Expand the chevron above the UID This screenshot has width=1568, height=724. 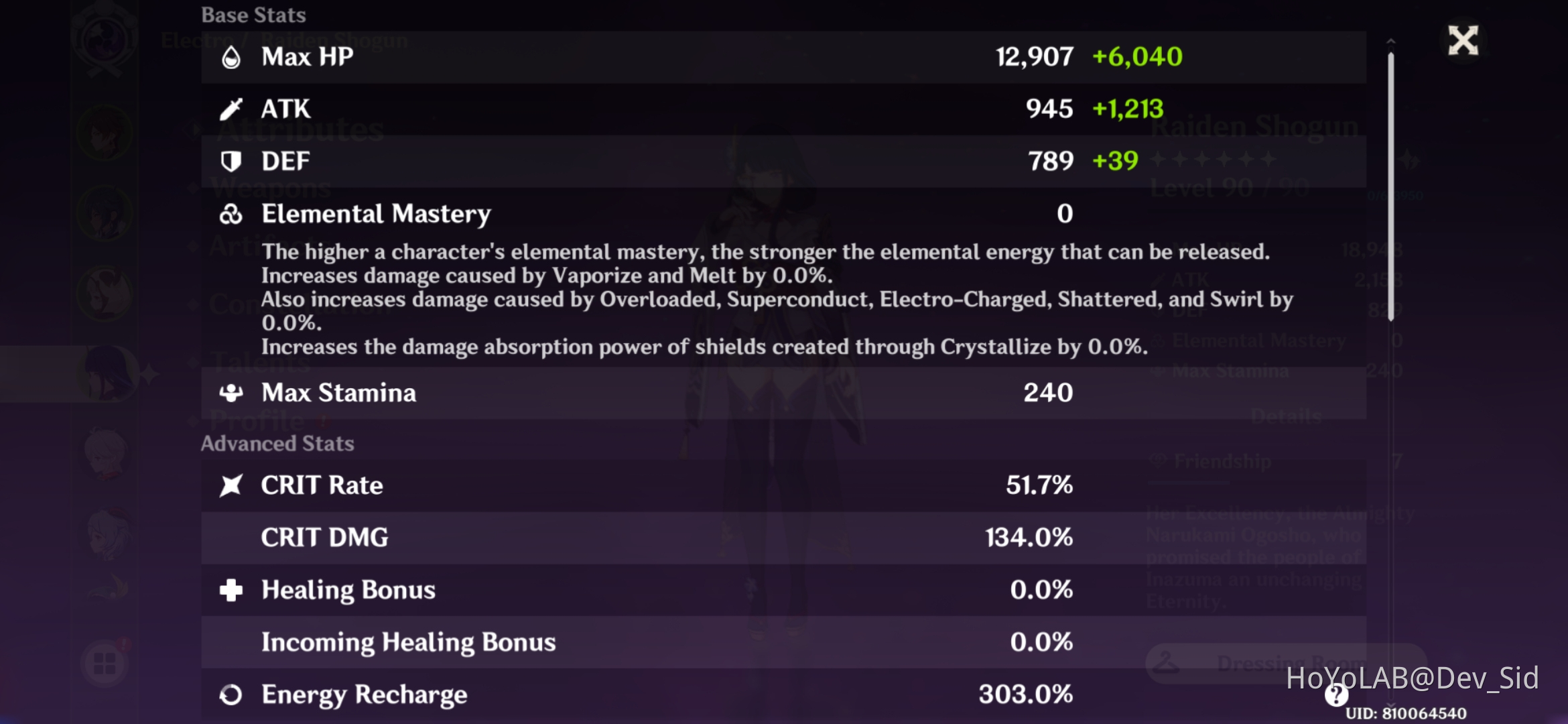click(1391, 705)
